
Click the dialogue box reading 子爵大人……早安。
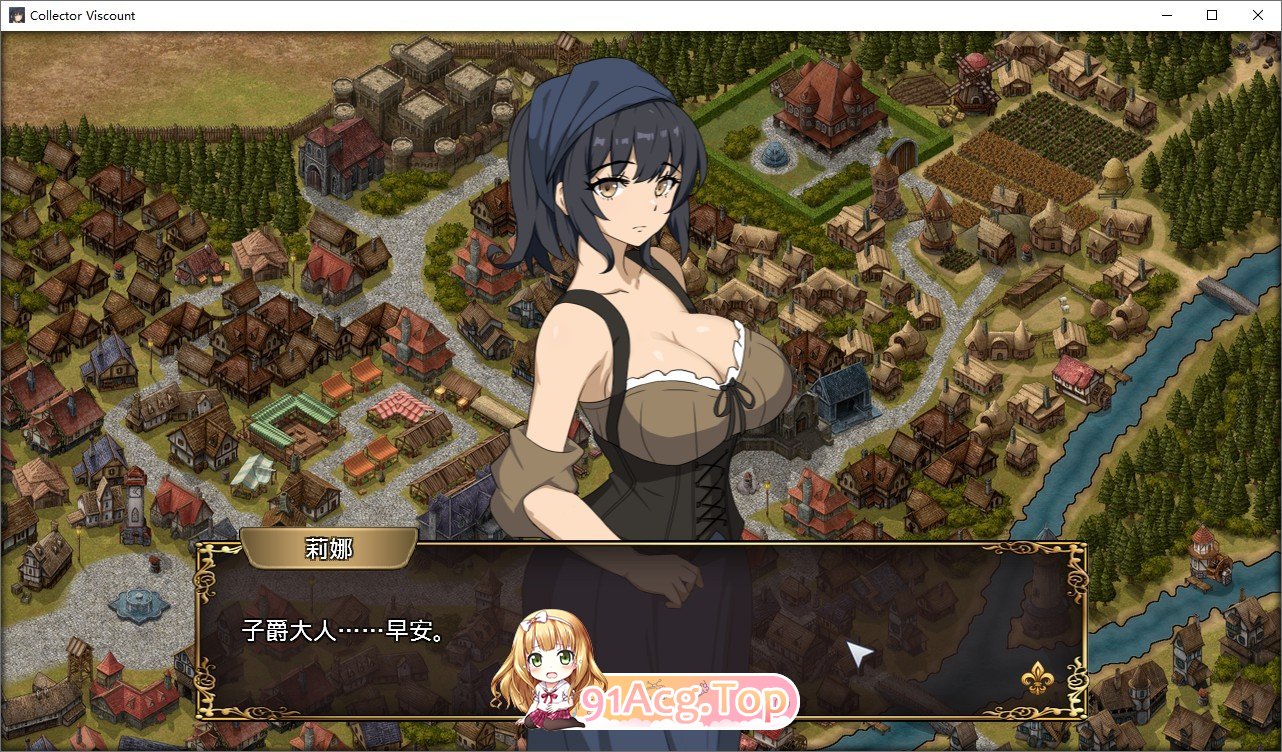640,630
